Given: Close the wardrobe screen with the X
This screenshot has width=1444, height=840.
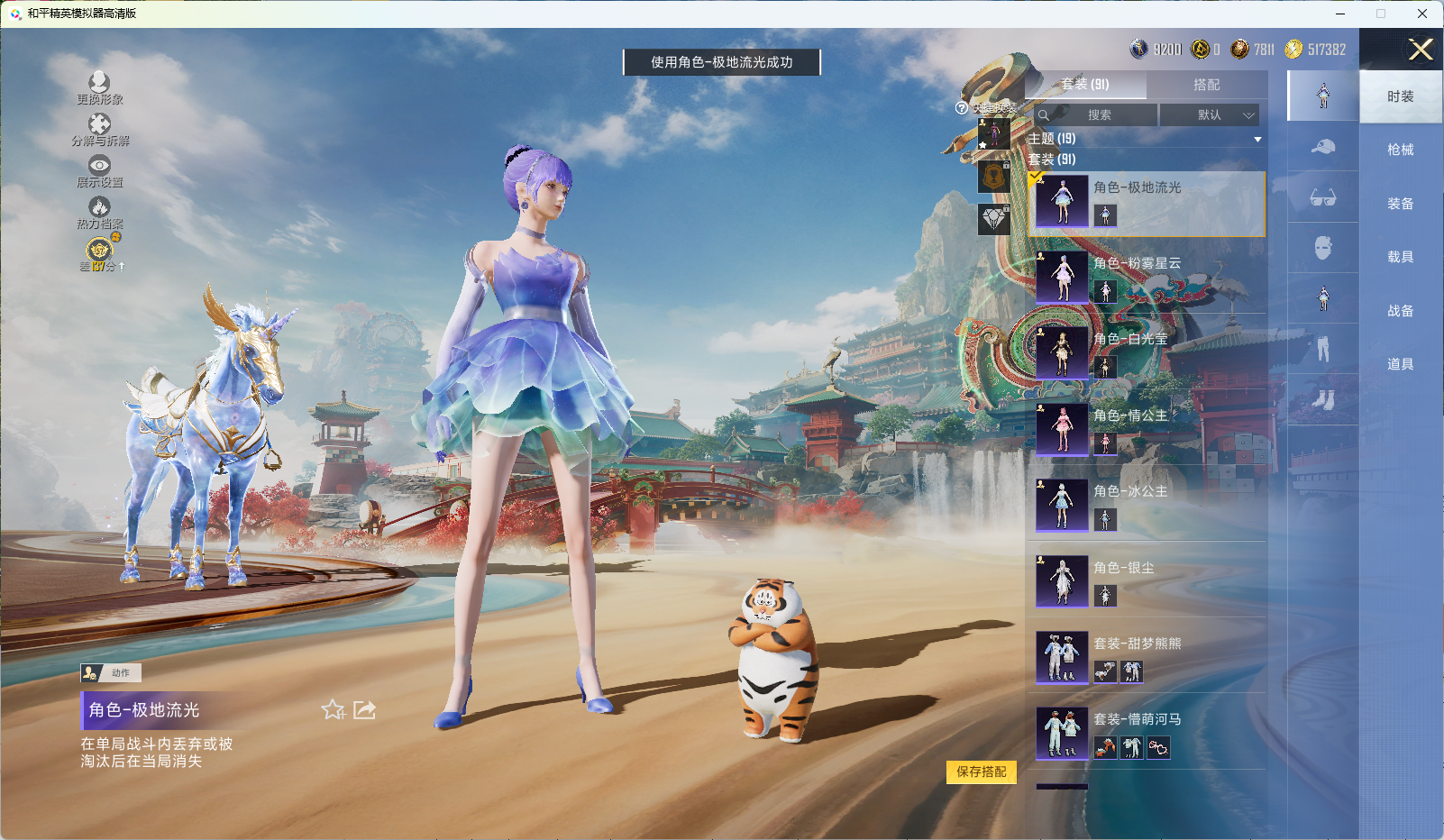Looking at the screenshot, I should (1421, 50).
